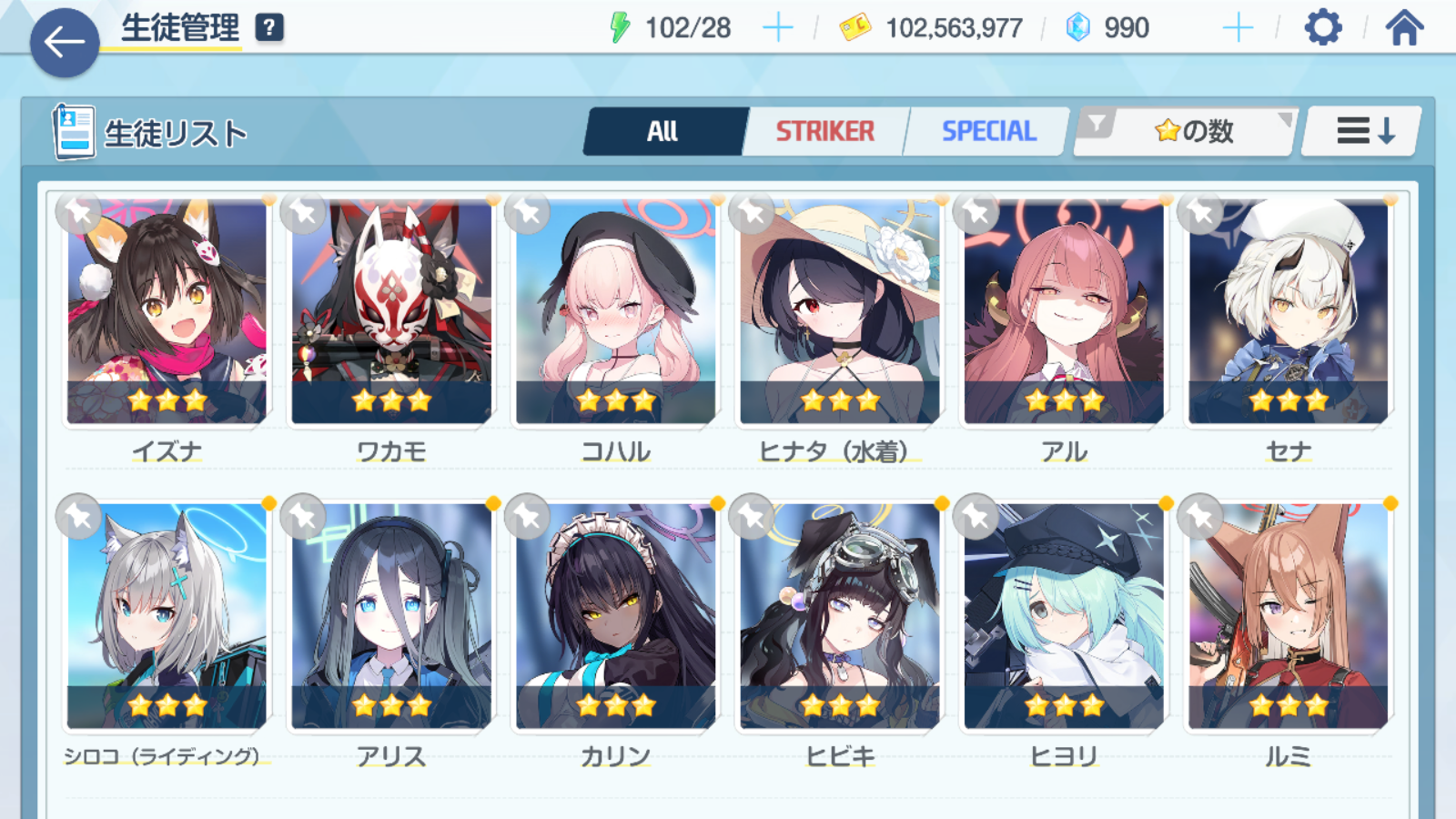
Task: Return to the home lobby
Action: pos(1404,28)
